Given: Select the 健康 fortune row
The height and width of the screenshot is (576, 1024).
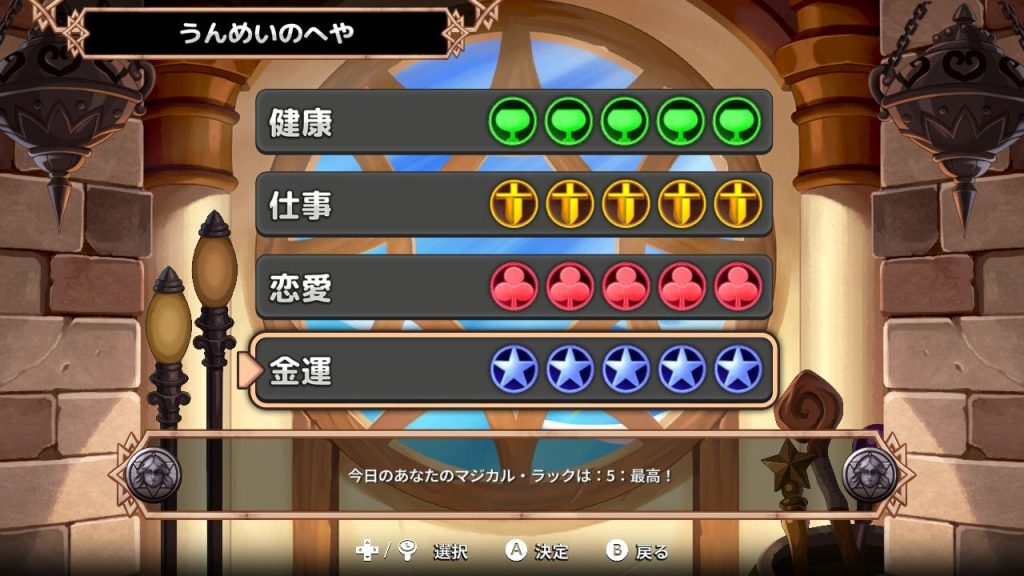Looking at the screenshot, I should click(x=514, y=122).
